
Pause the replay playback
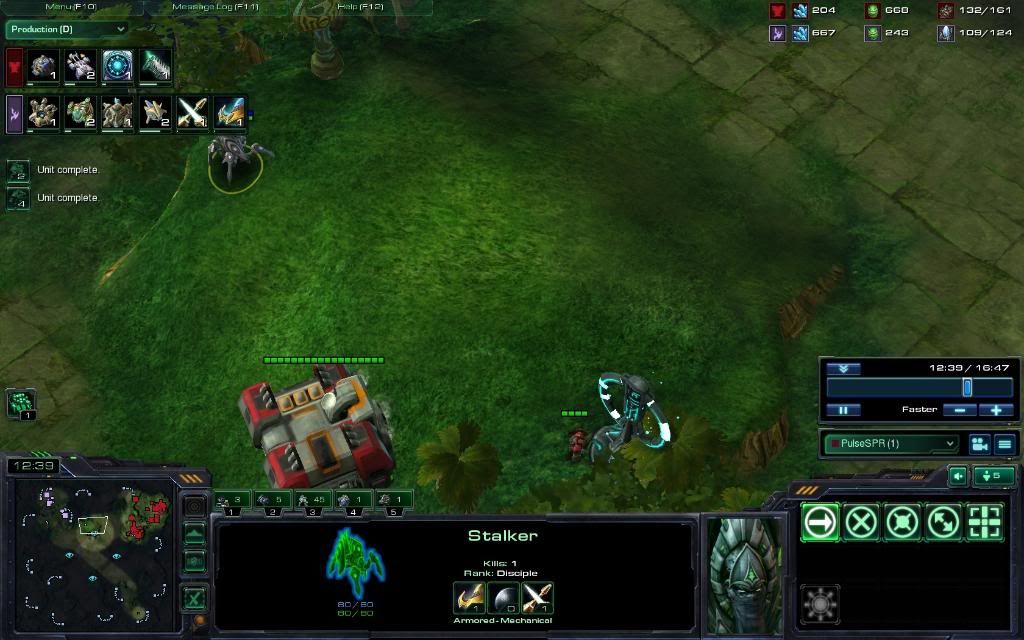(x=843, y=410)
